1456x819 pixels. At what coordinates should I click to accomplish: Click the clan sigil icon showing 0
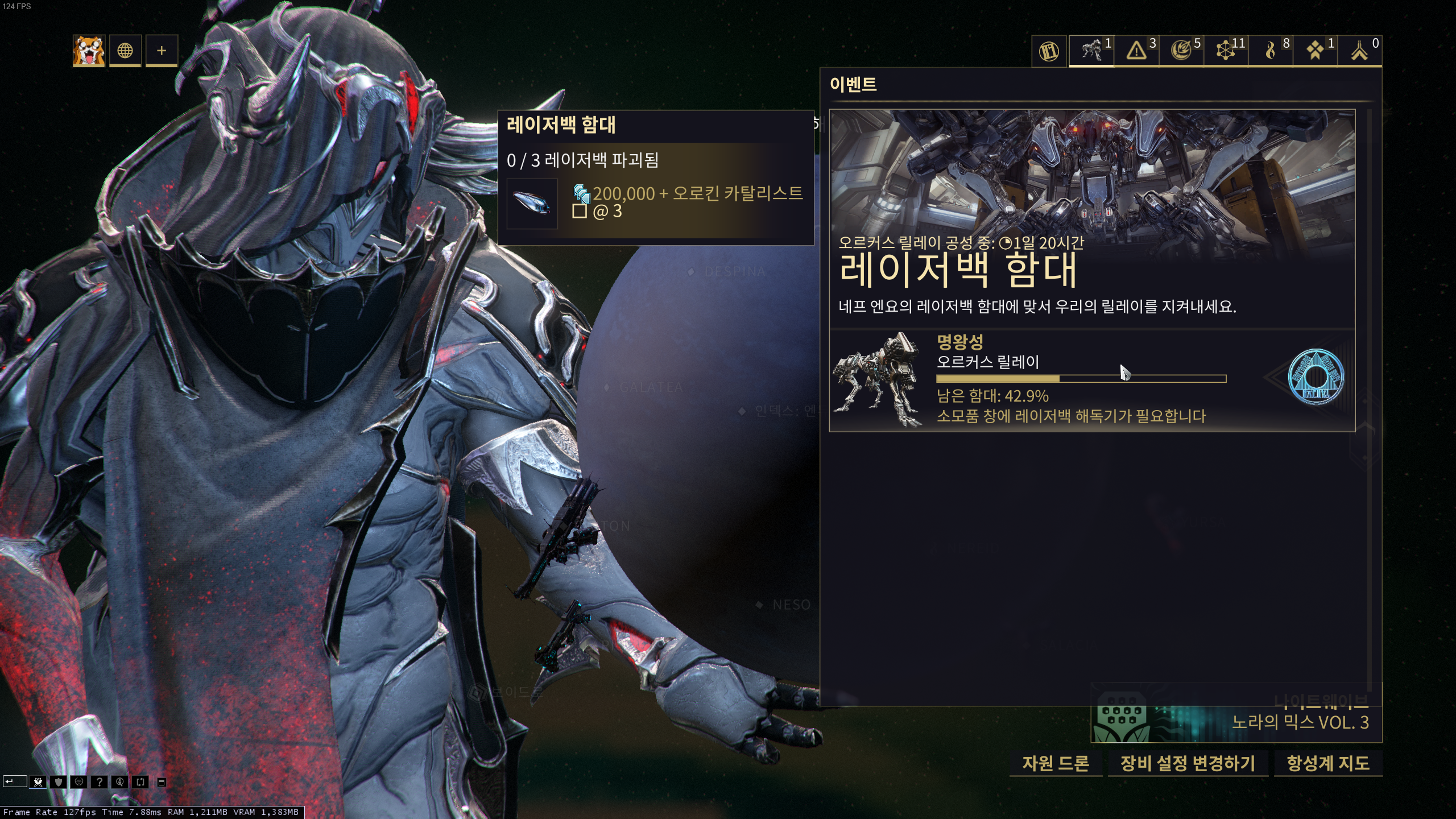click(1359, 50)
